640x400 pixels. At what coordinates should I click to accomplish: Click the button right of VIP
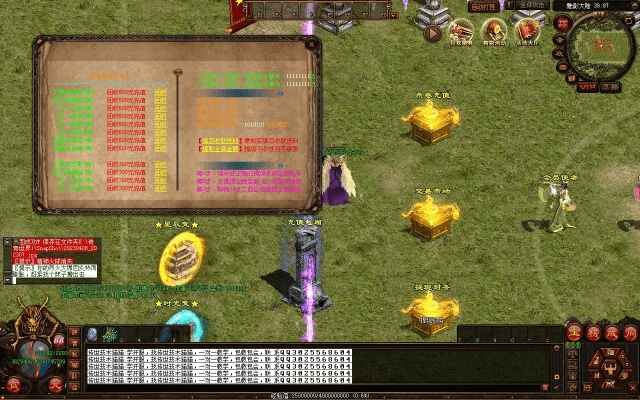click(612, 86)
